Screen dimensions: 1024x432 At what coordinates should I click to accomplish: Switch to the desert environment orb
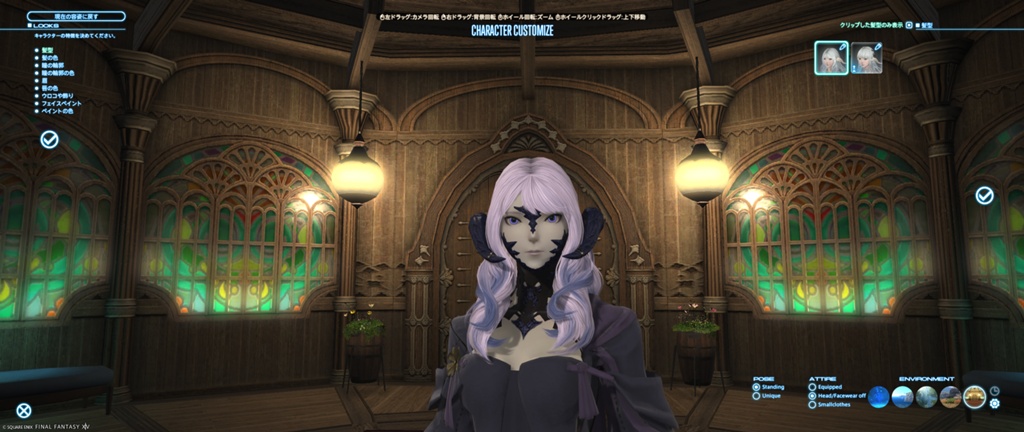950,397
